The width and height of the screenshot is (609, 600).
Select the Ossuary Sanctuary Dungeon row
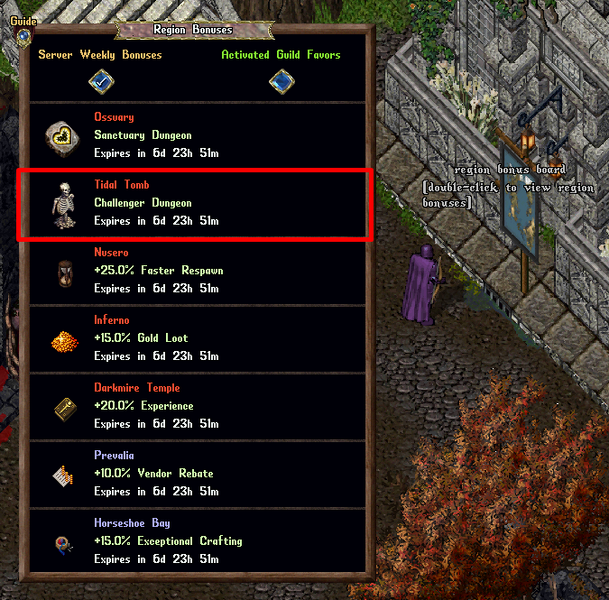click(x=196, y=135)
